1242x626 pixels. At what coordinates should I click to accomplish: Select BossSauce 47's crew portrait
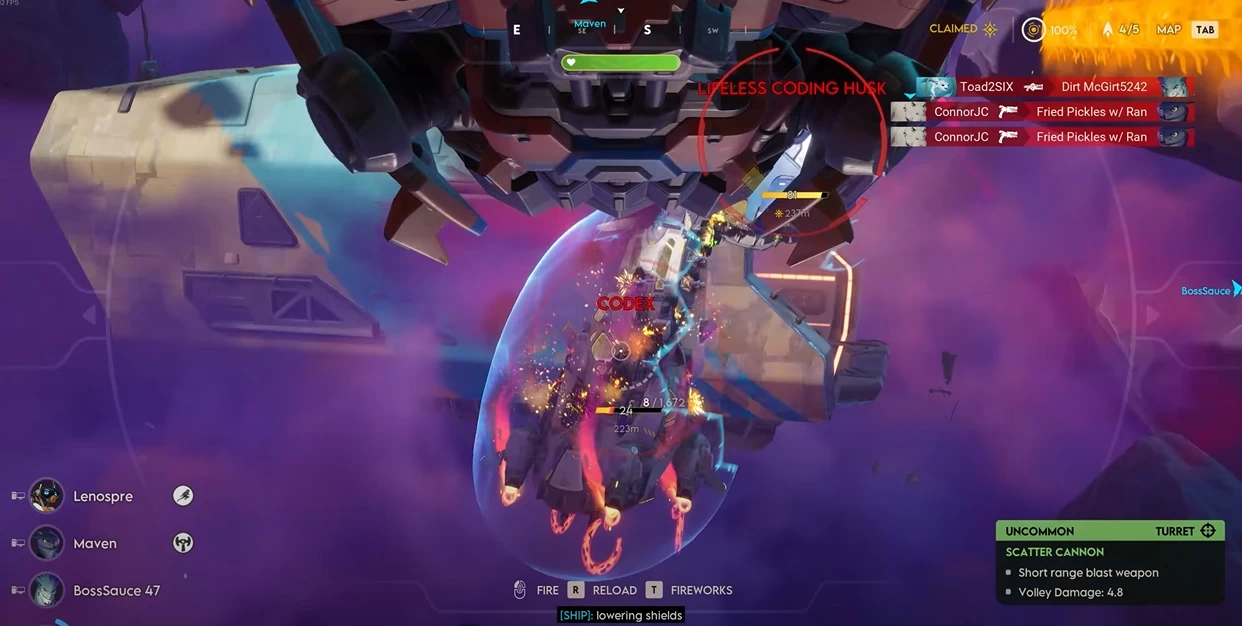coord(47,590)
